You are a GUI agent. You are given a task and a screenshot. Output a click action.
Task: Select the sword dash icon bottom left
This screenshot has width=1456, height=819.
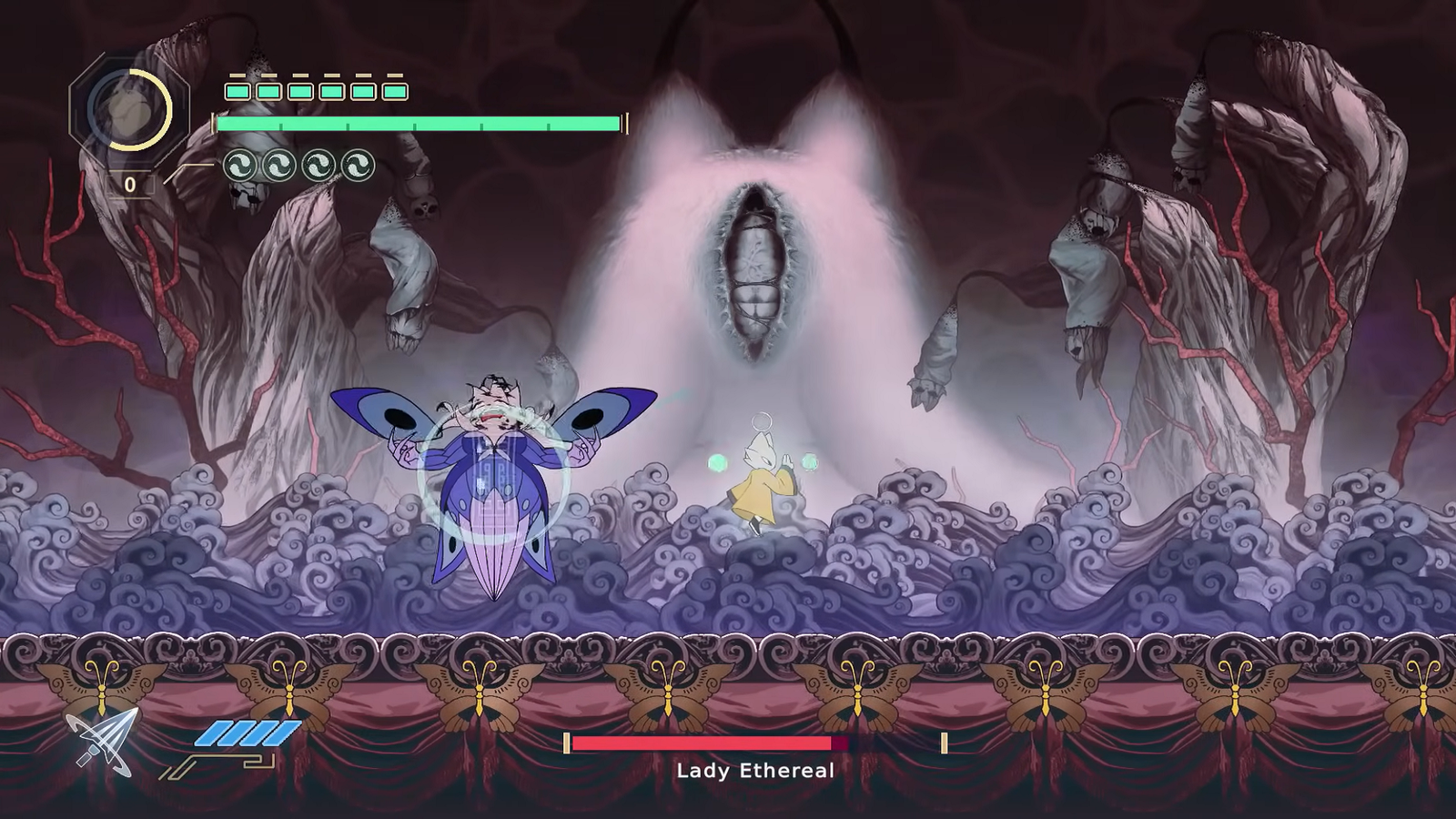point(100,743)
